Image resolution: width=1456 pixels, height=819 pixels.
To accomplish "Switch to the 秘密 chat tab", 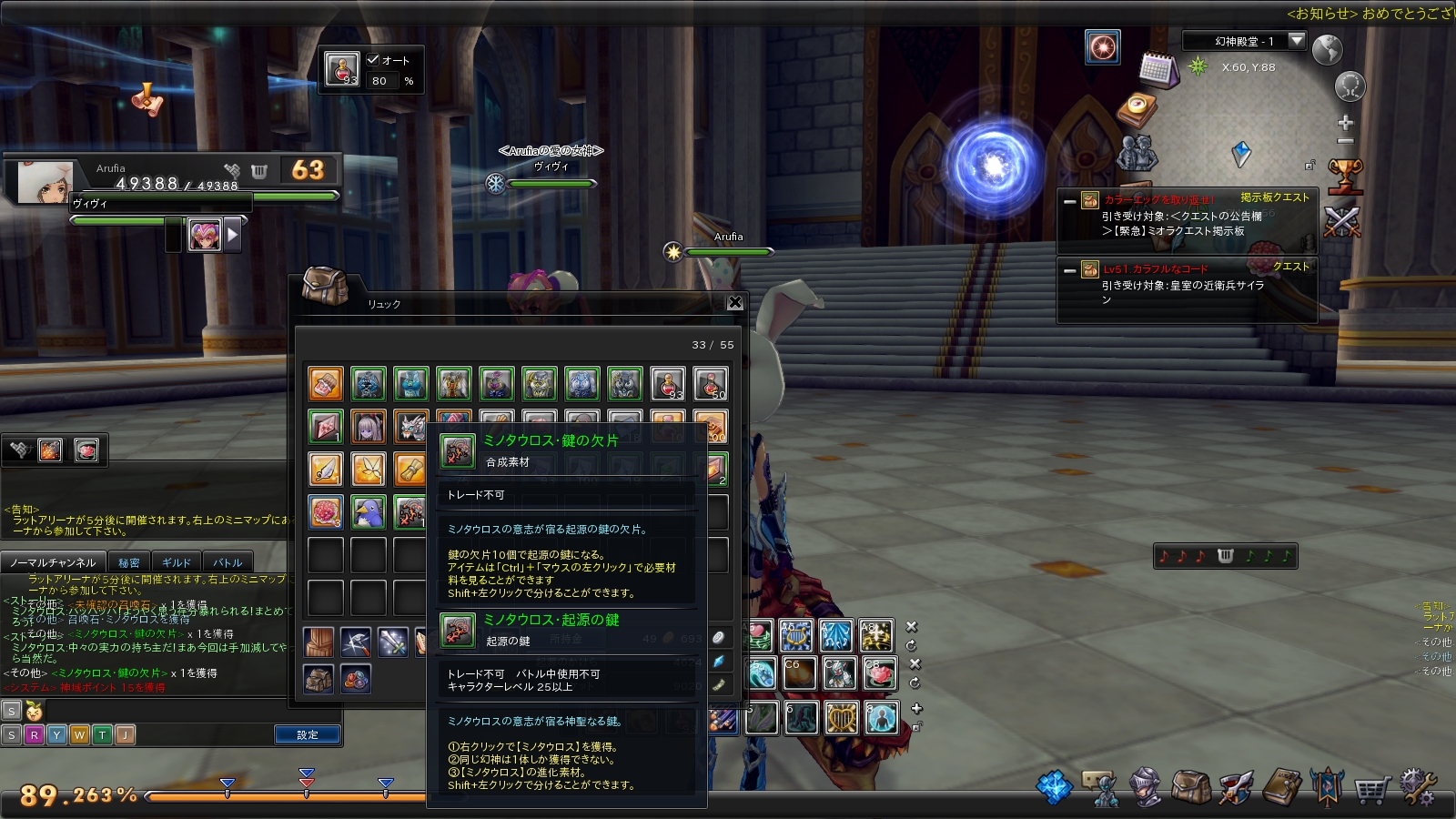I will (x=129, y=562).
